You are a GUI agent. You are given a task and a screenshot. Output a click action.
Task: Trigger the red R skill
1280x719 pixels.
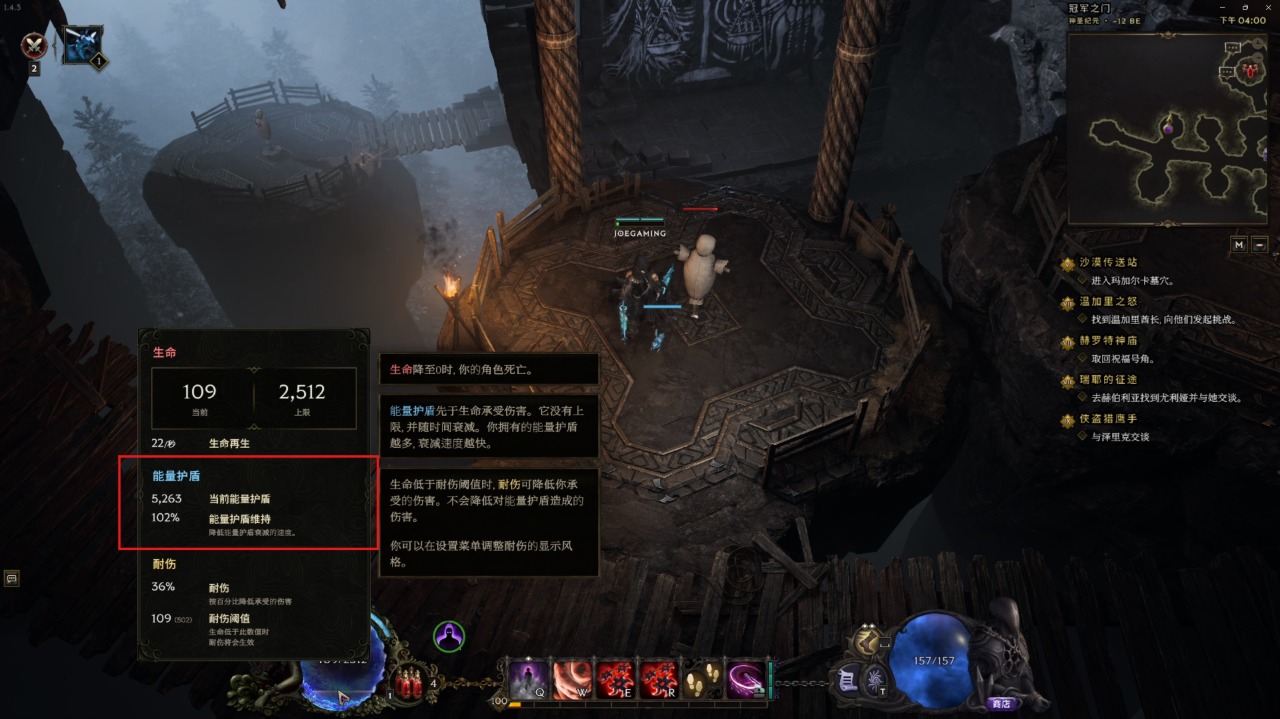tap(659, 680)
